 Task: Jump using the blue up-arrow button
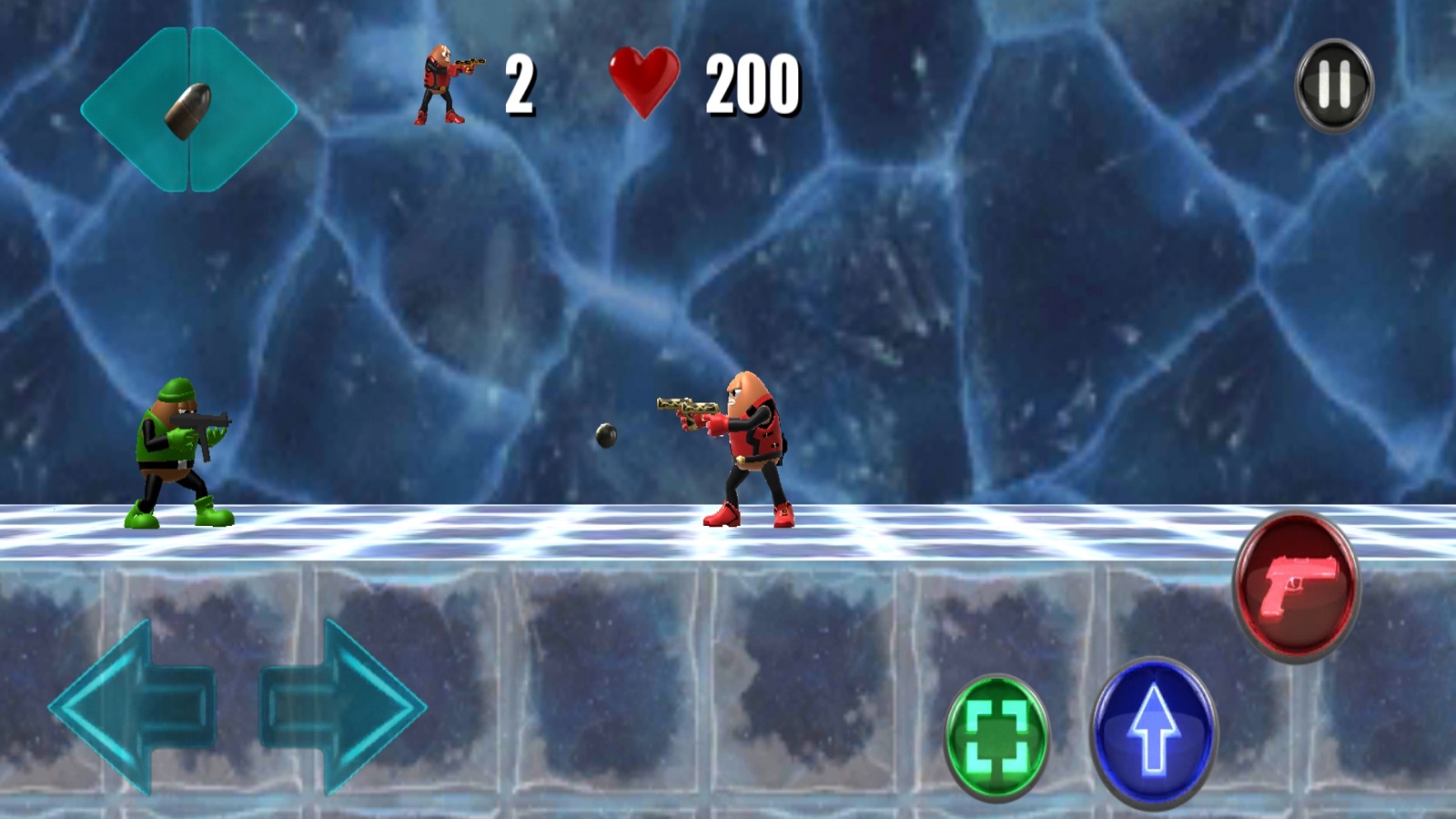[1153, 731]
